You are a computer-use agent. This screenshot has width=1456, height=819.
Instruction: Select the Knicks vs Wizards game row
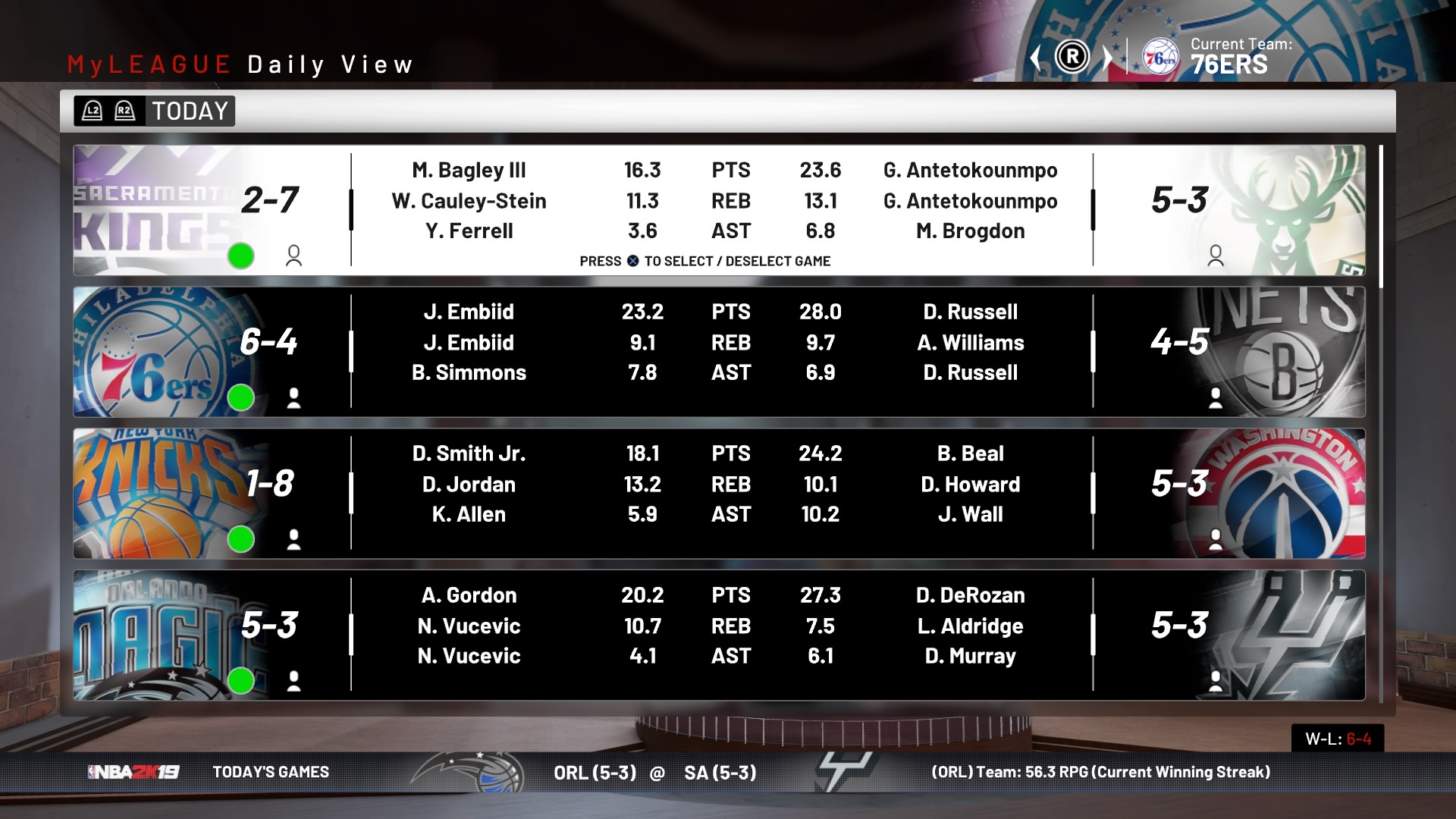[x=719, y=494]
